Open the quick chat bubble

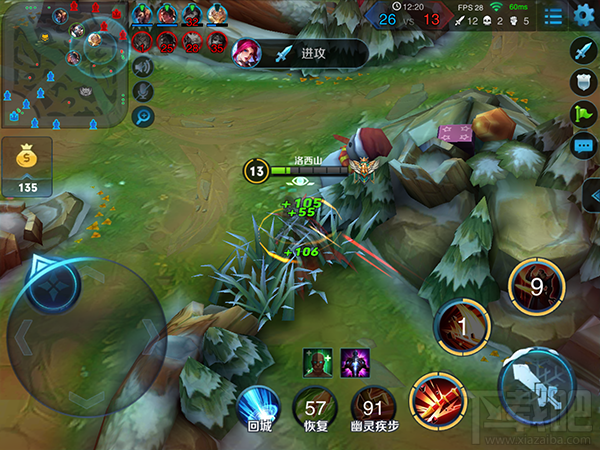583,146
